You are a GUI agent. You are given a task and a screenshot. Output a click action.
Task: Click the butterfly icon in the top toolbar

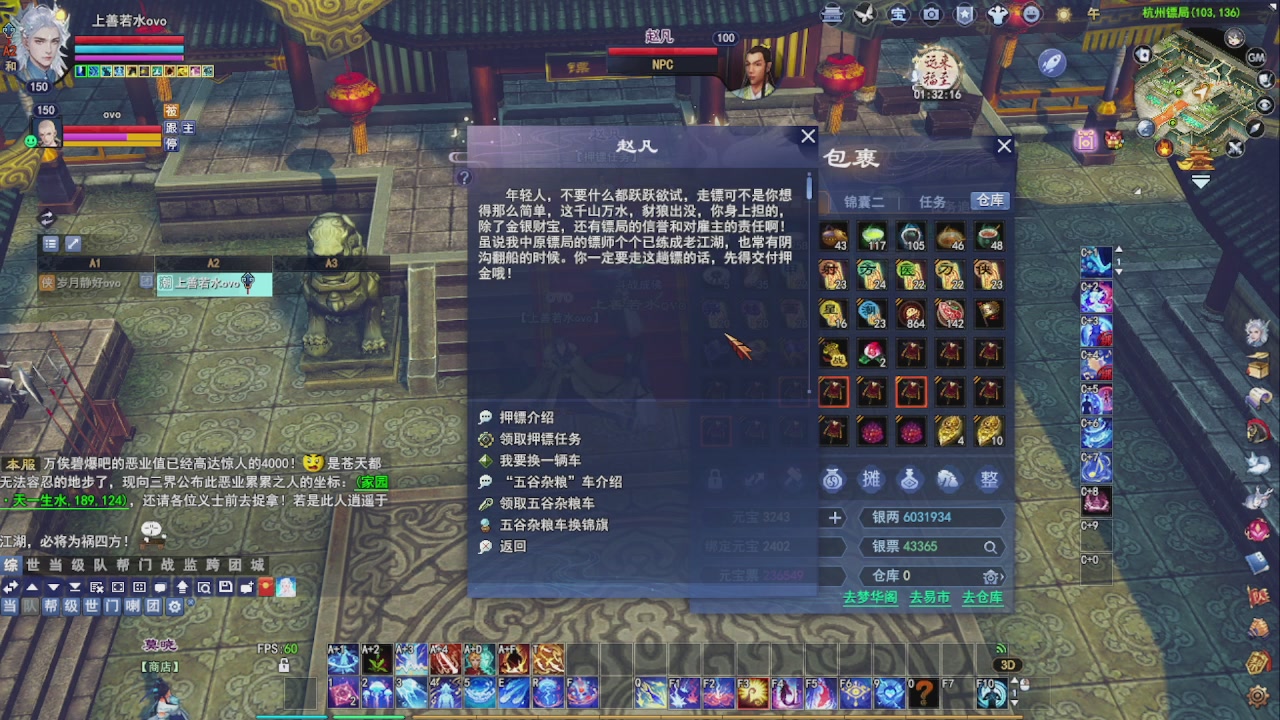[x=866, y=15]
